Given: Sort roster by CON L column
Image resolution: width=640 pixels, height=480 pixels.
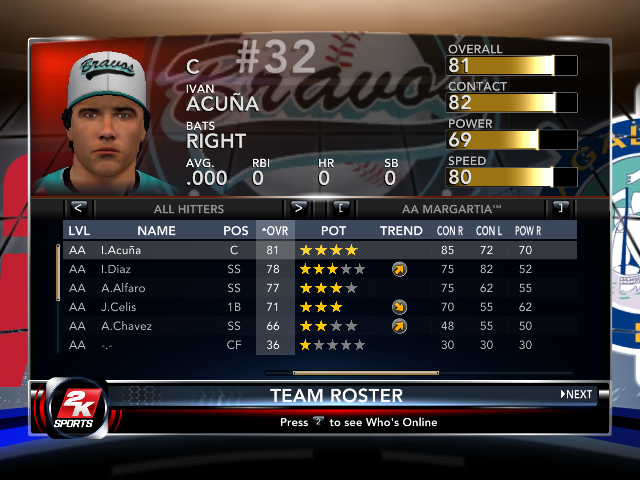Looking at the screenshot, I should coord(490,231).
